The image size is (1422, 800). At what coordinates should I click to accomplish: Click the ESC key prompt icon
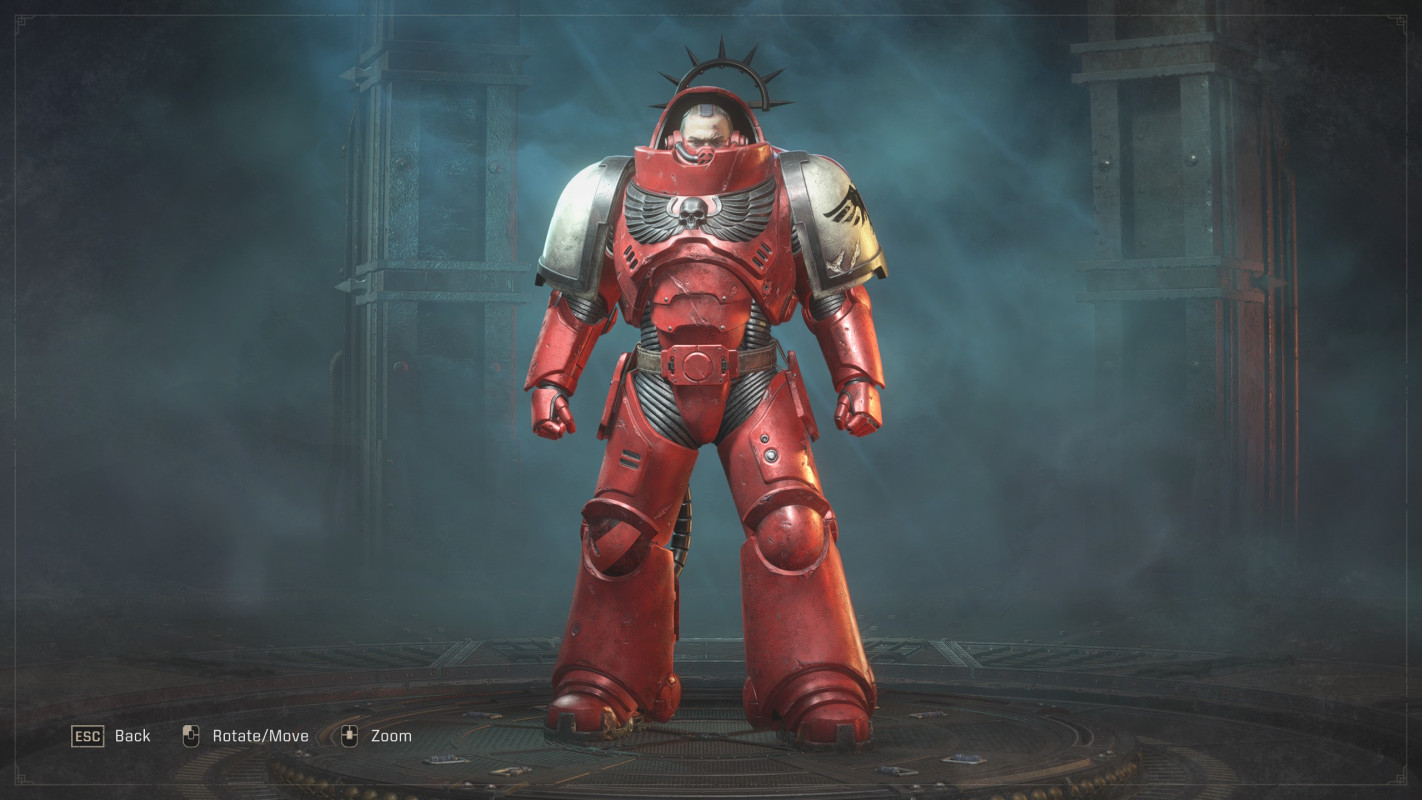pos(89,736)
